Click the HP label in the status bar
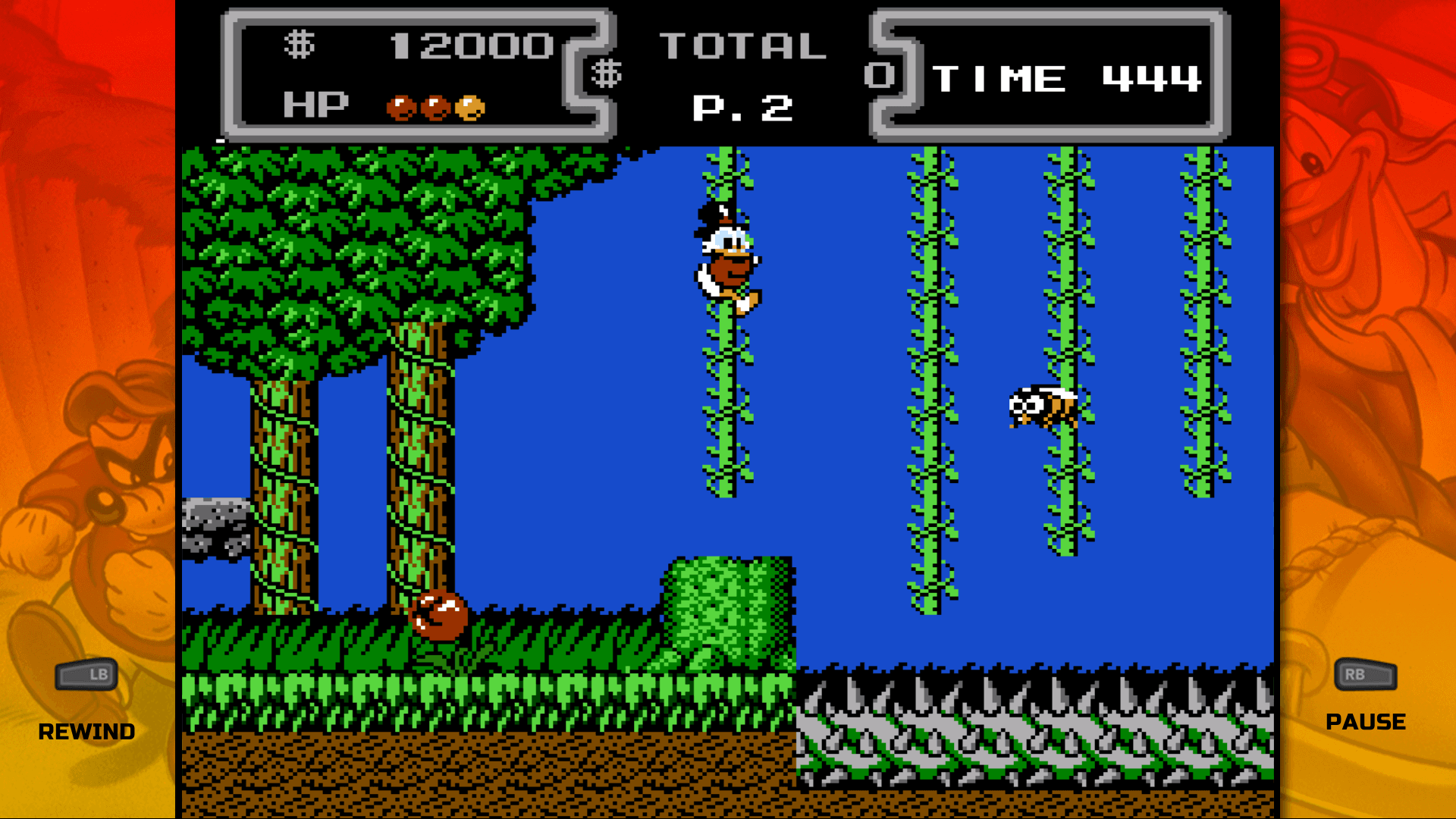 [x=315, y=104]
